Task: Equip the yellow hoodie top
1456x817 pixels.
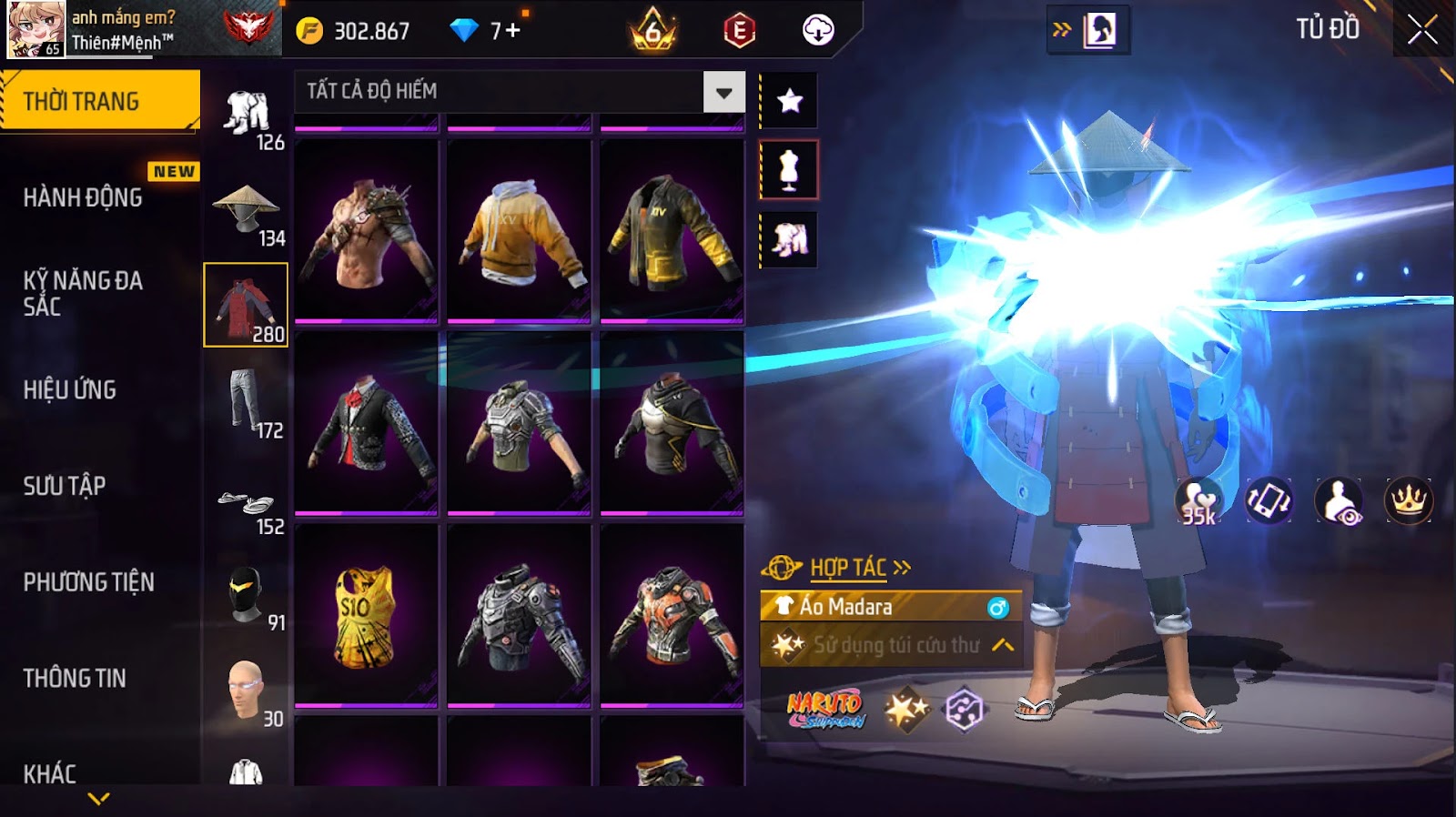Action: 519,230
